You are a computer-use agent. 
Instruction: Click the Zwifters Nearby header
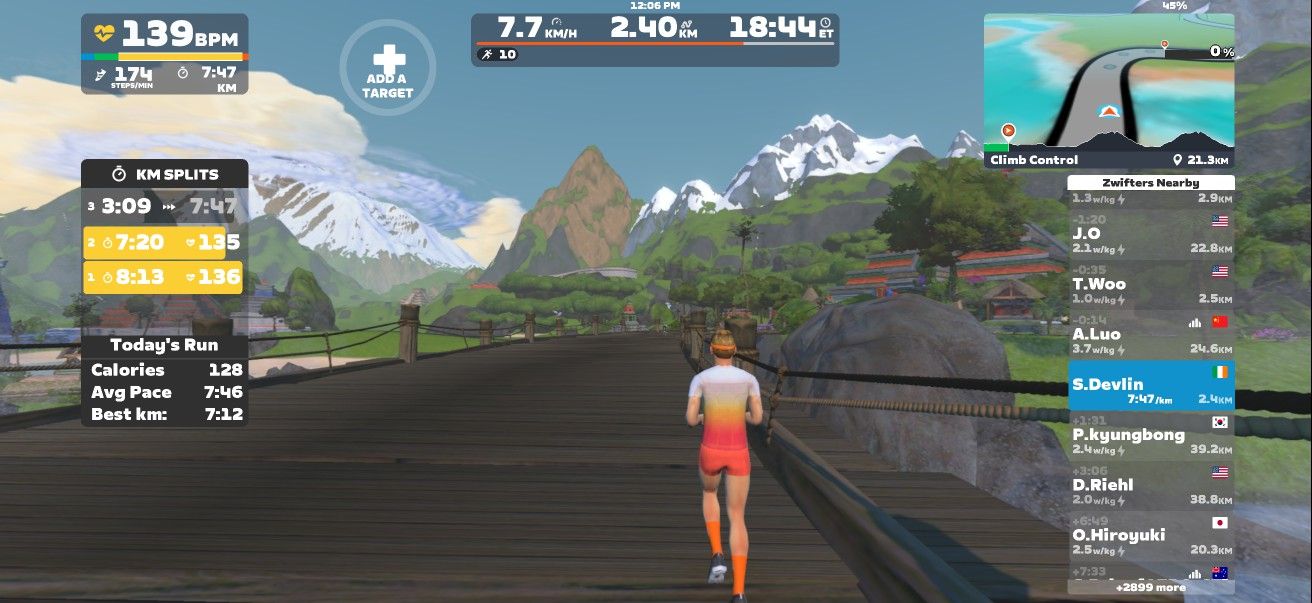point(1150,183)
